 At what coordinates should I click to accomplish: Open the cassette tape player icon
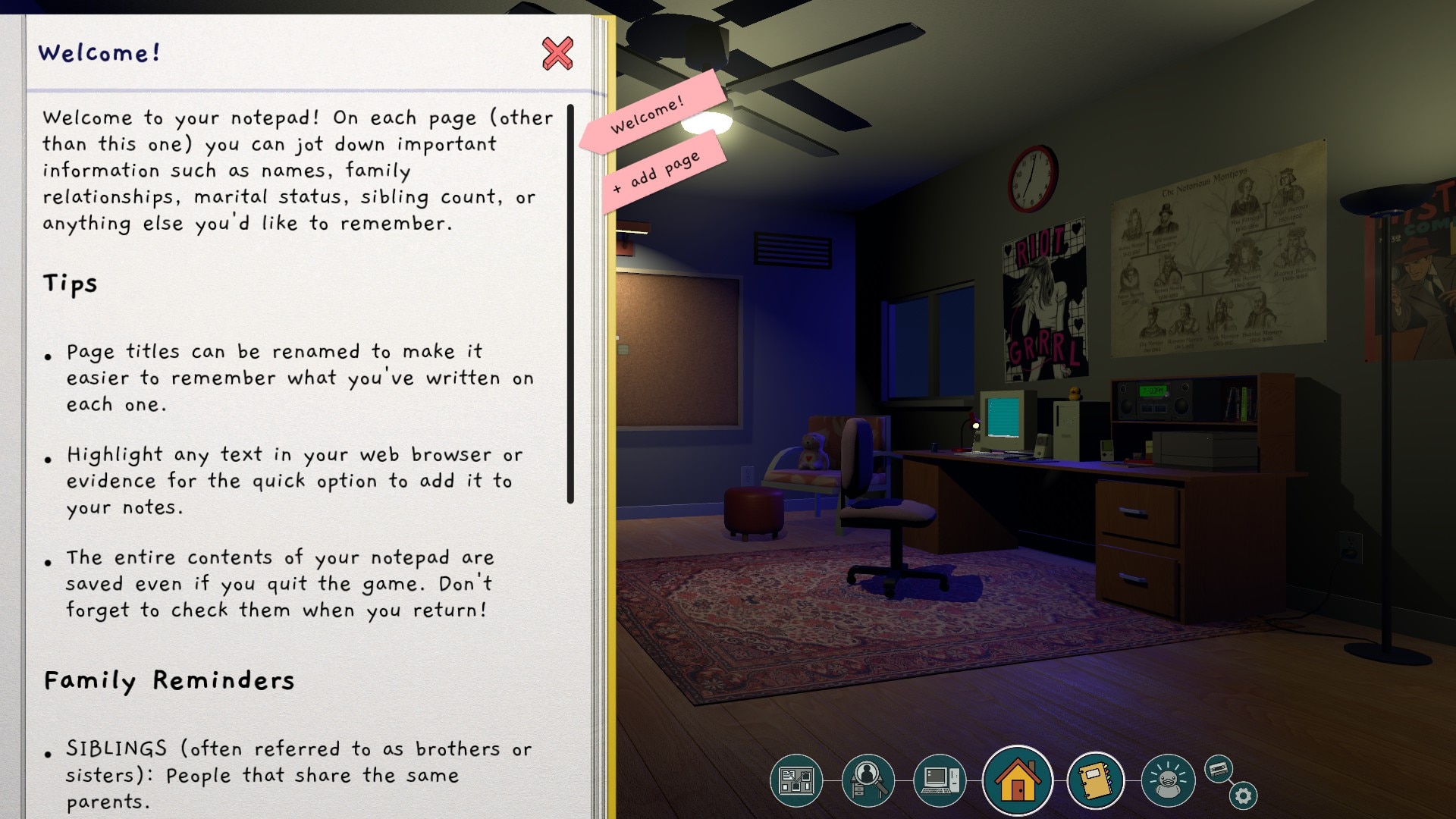[x=1217, y=770]
